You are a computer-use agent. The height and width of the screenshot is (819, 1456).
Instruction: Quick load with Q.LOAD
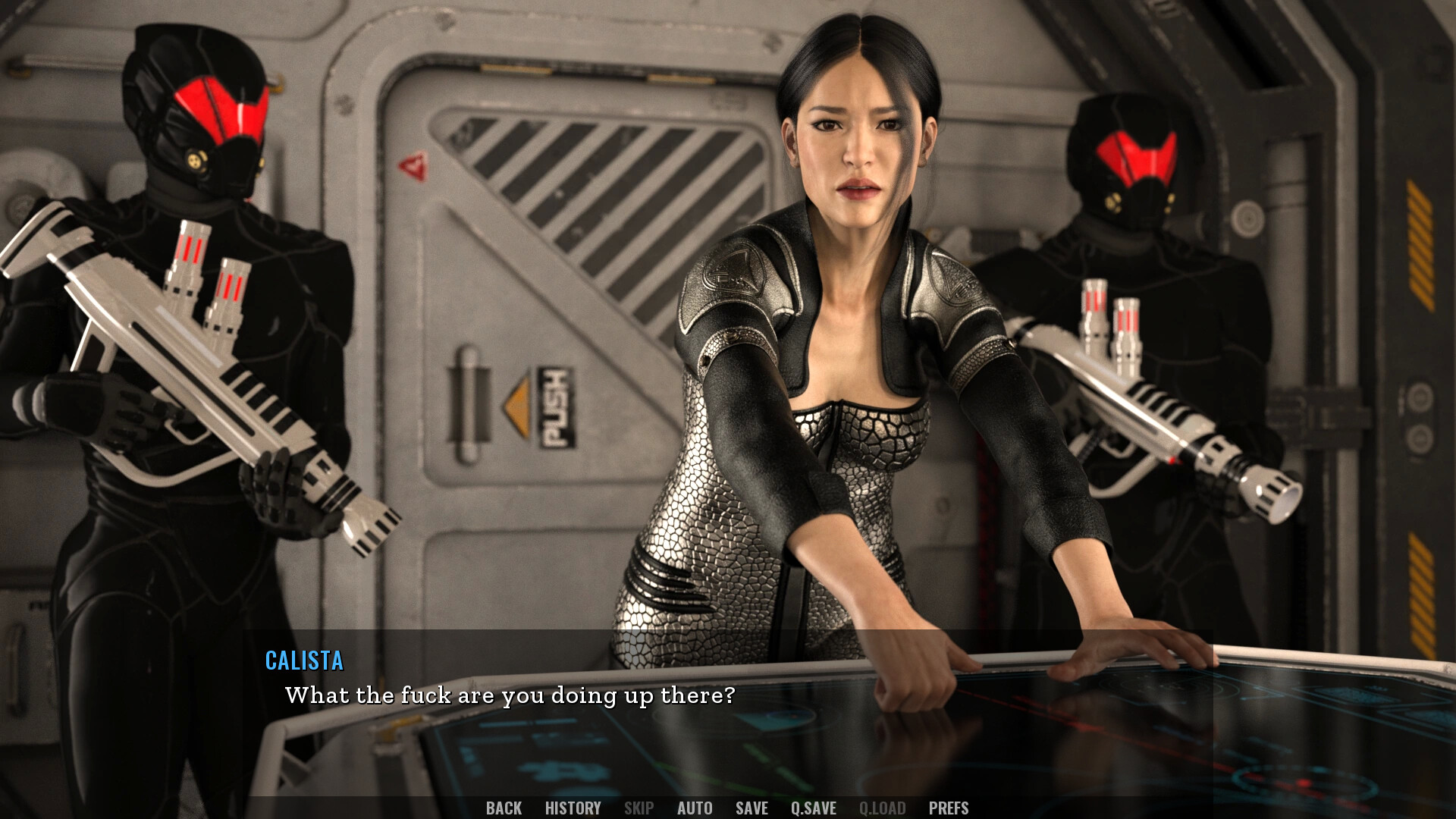coord(882,808)
